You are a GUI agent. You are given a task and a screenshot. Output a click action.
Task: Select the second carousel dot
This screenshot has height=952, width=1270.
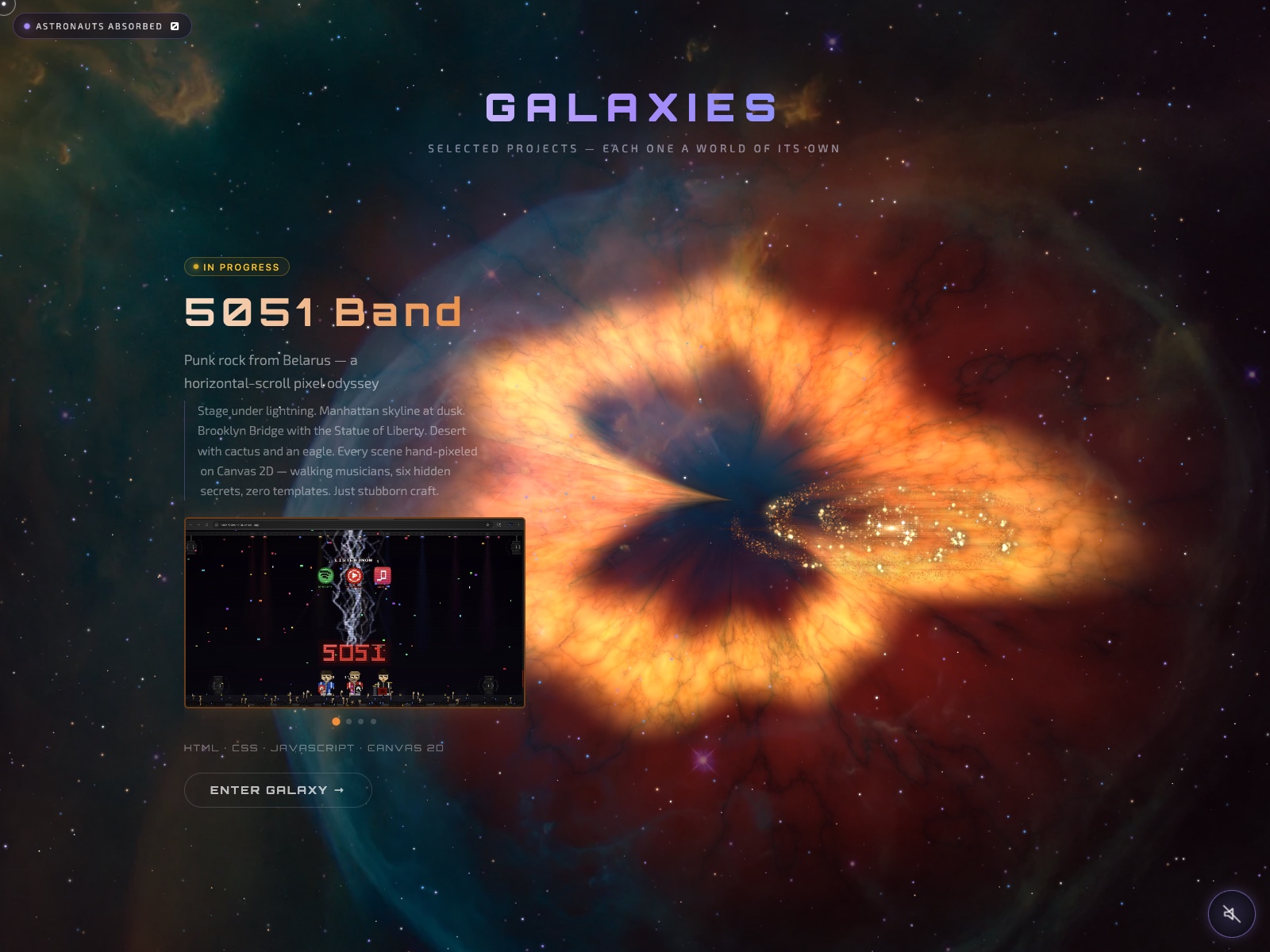tap(347, 721)
